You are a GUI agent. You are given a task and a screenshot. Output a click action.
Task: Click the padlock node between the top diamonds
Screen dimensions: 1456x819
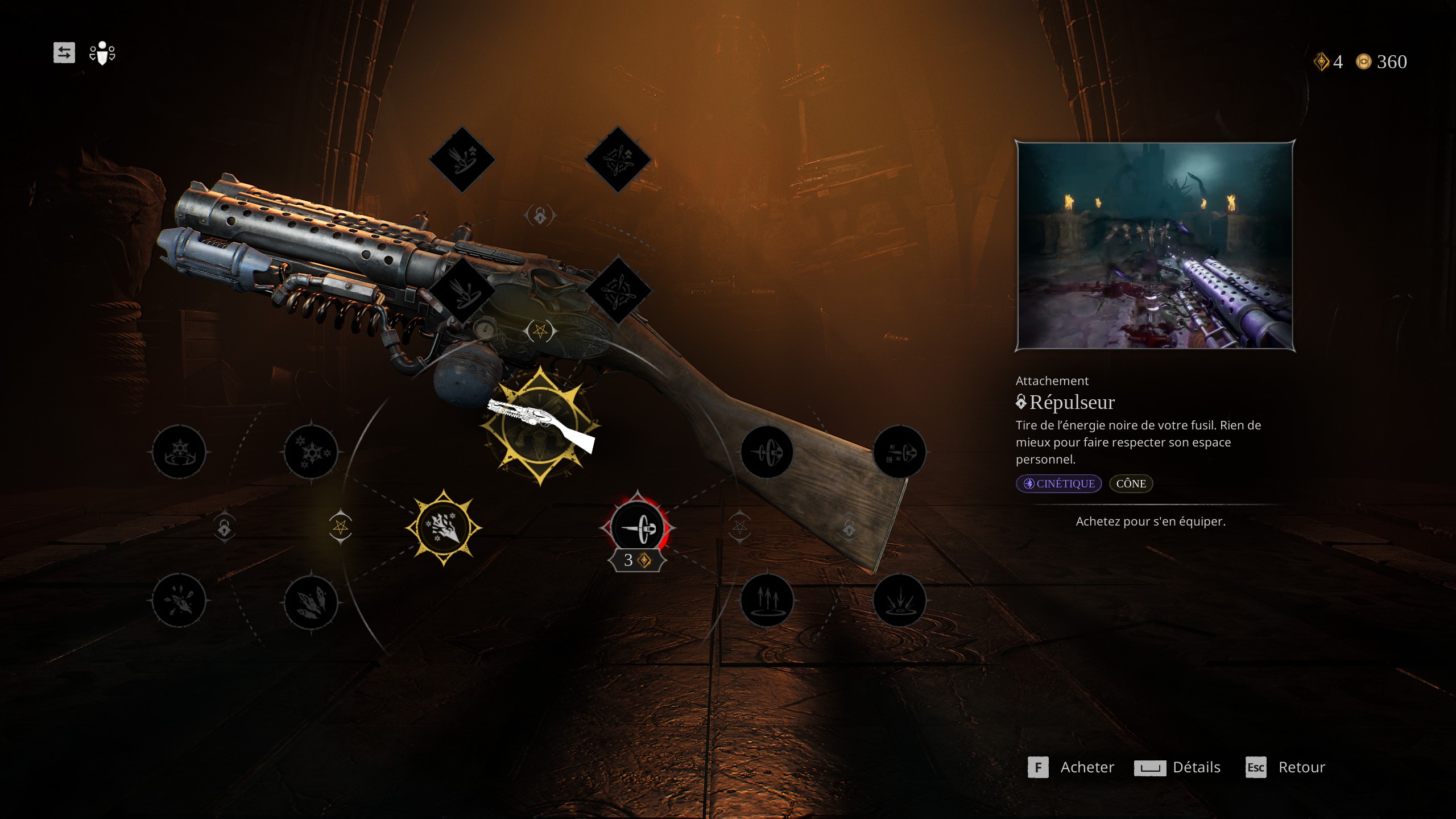coord(540,216)
